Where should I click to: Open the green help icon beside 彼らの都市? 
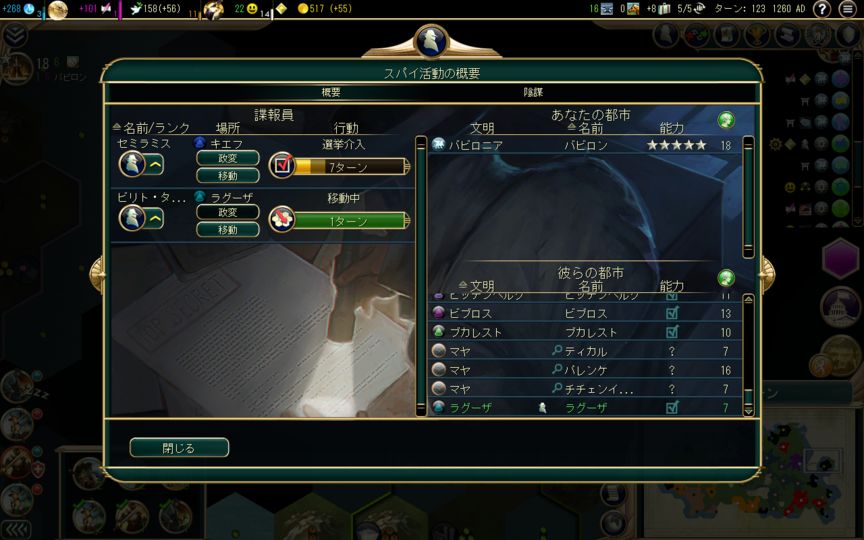[727, 277]
